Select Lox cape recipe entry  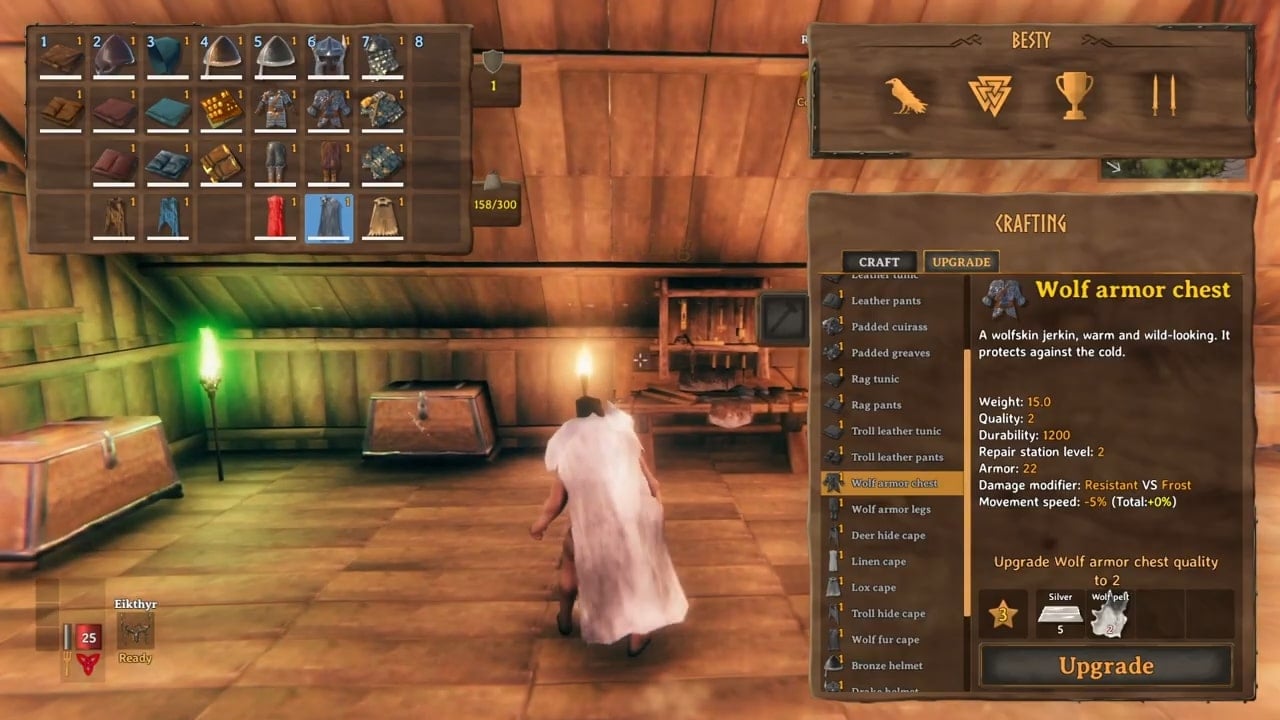(873, 587)
